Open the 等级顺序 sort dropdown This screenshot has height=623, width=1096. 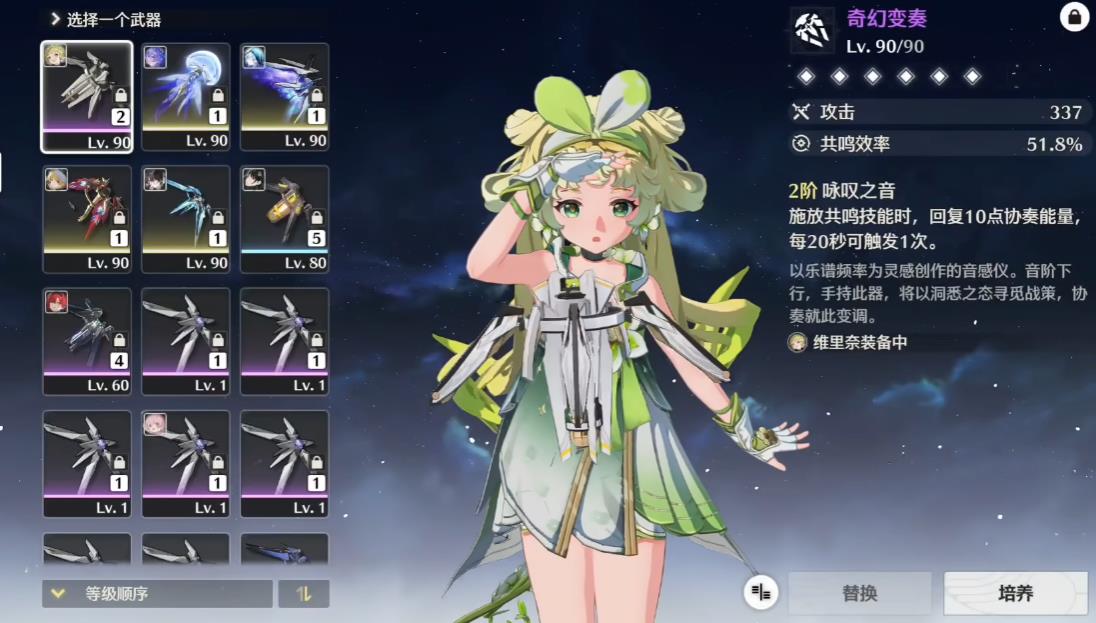tap(157, 594)
